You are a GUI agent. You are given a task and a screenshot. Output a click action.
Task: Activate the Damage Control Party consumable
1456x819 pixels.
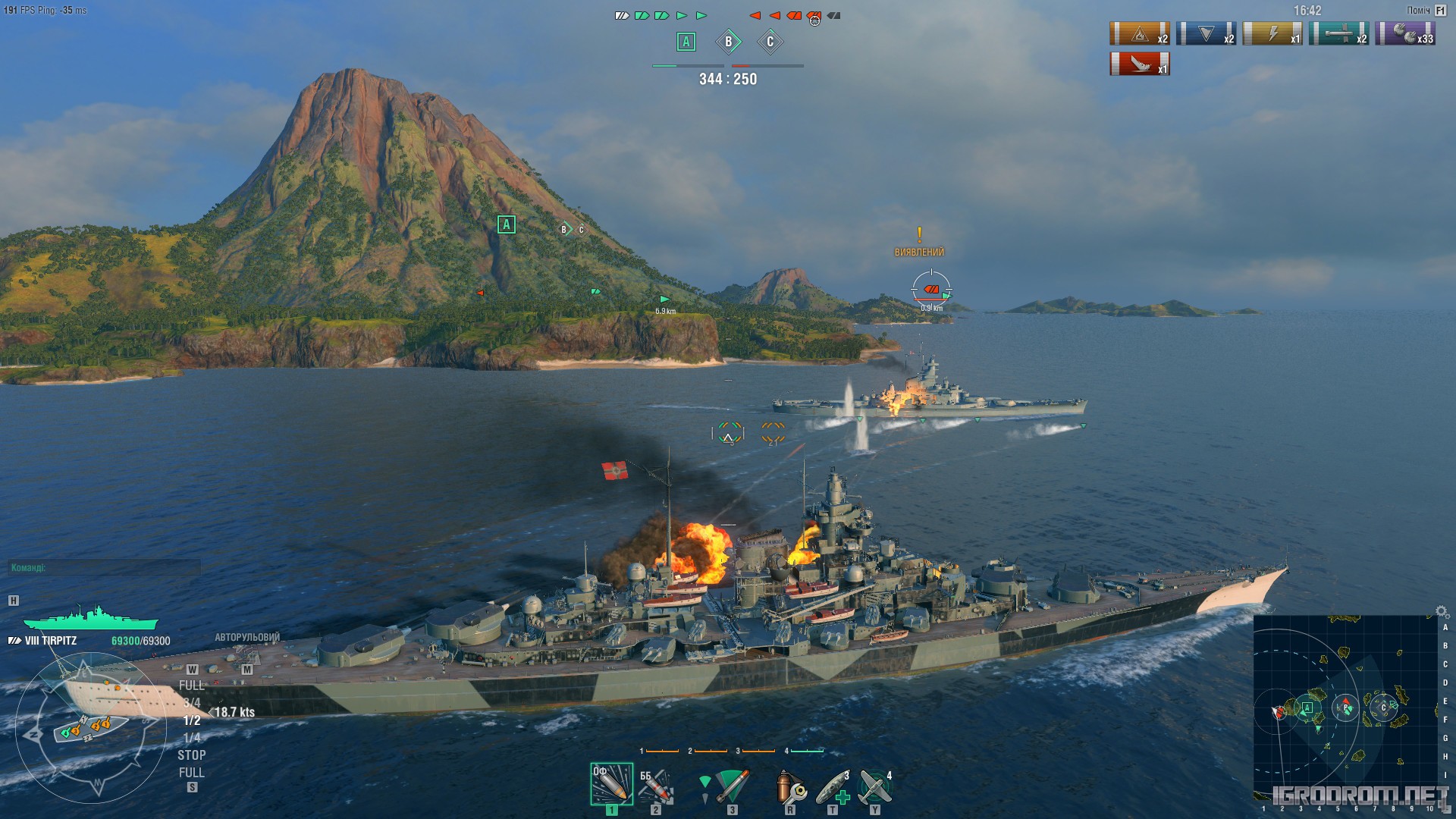pyautogui.click(x=790, y=786)
